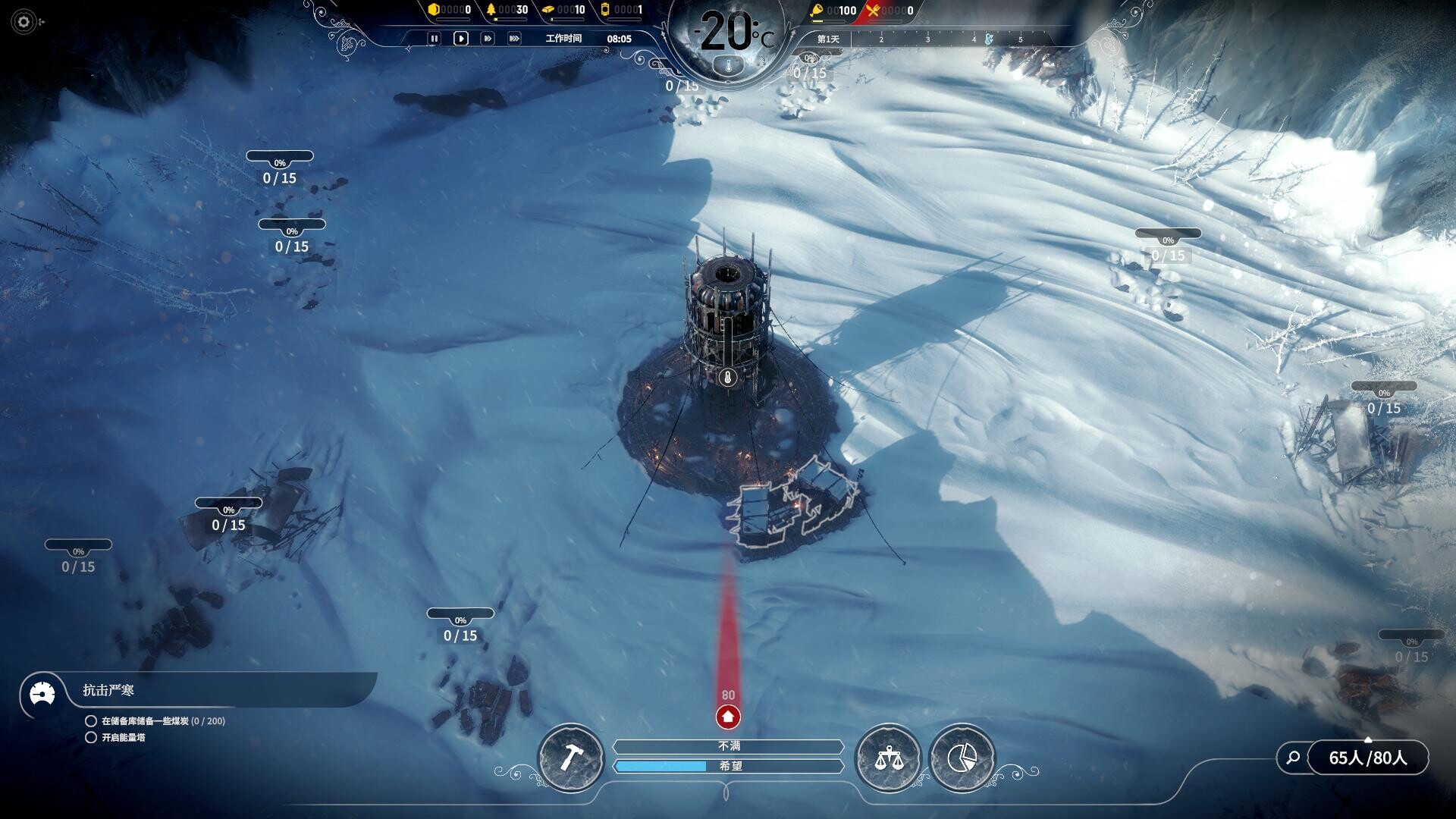Screen dimensions: 1456x819
Task: Open the settings gear menu
Action: pos(24,22)
